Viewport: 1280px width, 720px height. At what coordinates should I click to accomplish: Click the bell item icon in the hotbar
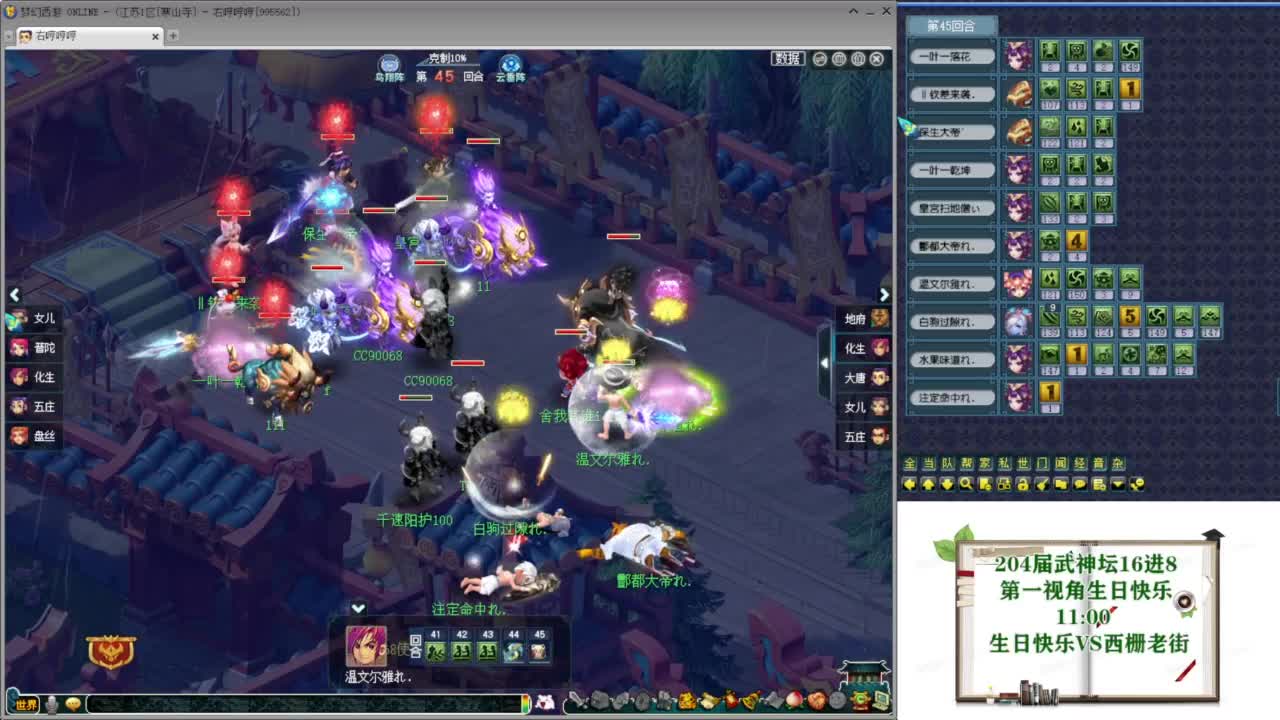(750, 702)
